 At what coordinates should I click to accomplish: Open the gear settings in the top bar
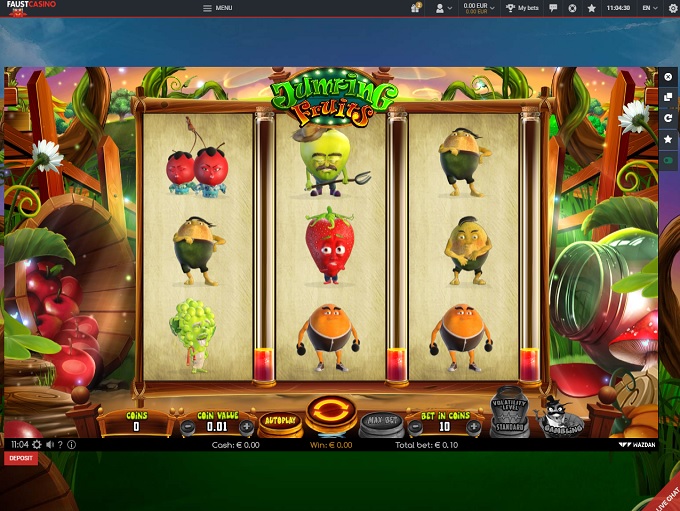click(672, 8)
